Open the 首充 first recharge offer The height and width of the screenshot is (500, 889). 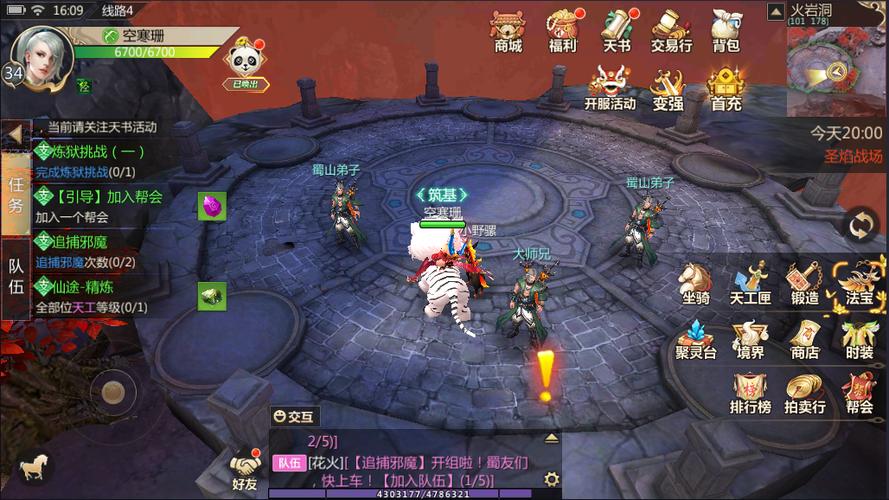[726, 88]
